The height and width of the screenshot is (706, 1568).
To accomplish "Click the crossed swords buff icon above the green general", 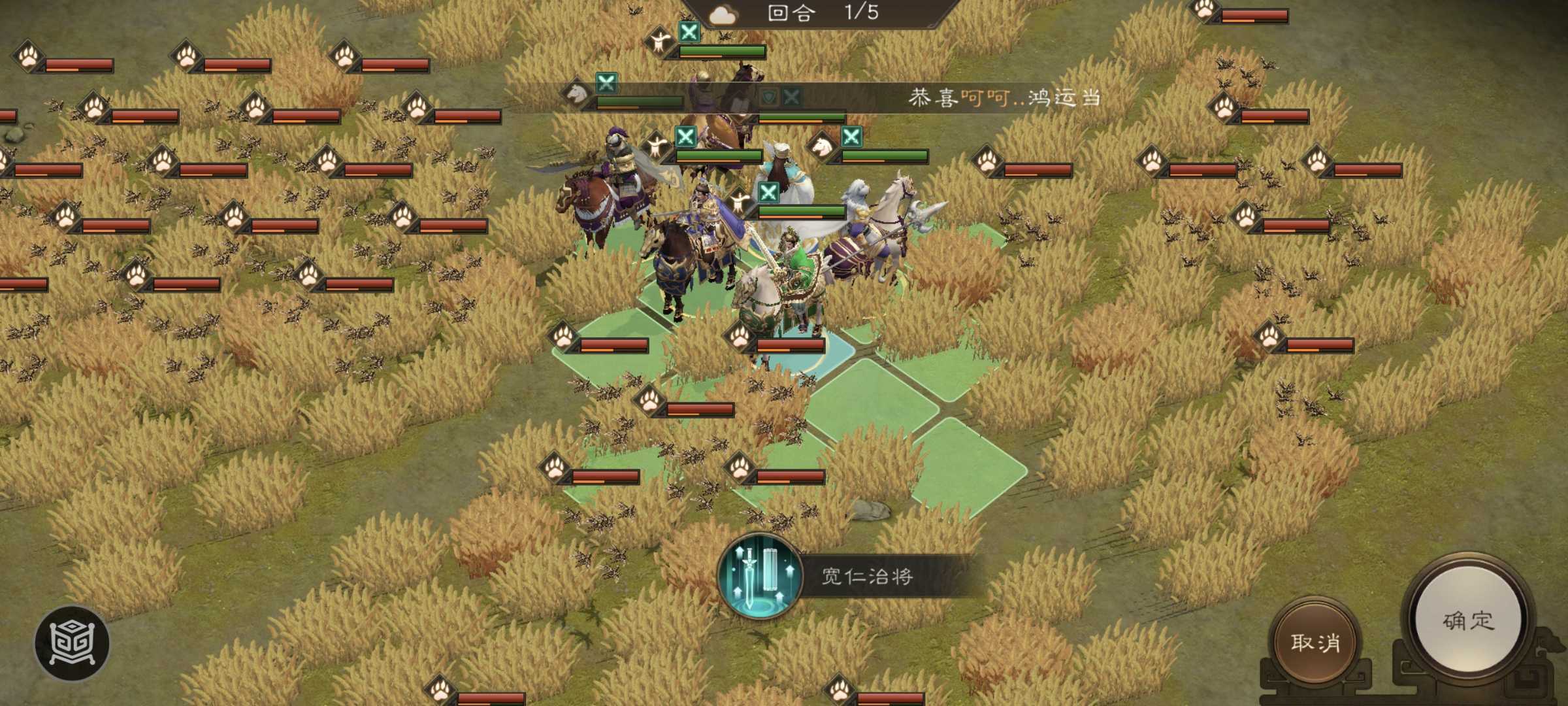I will coord(769,192).
